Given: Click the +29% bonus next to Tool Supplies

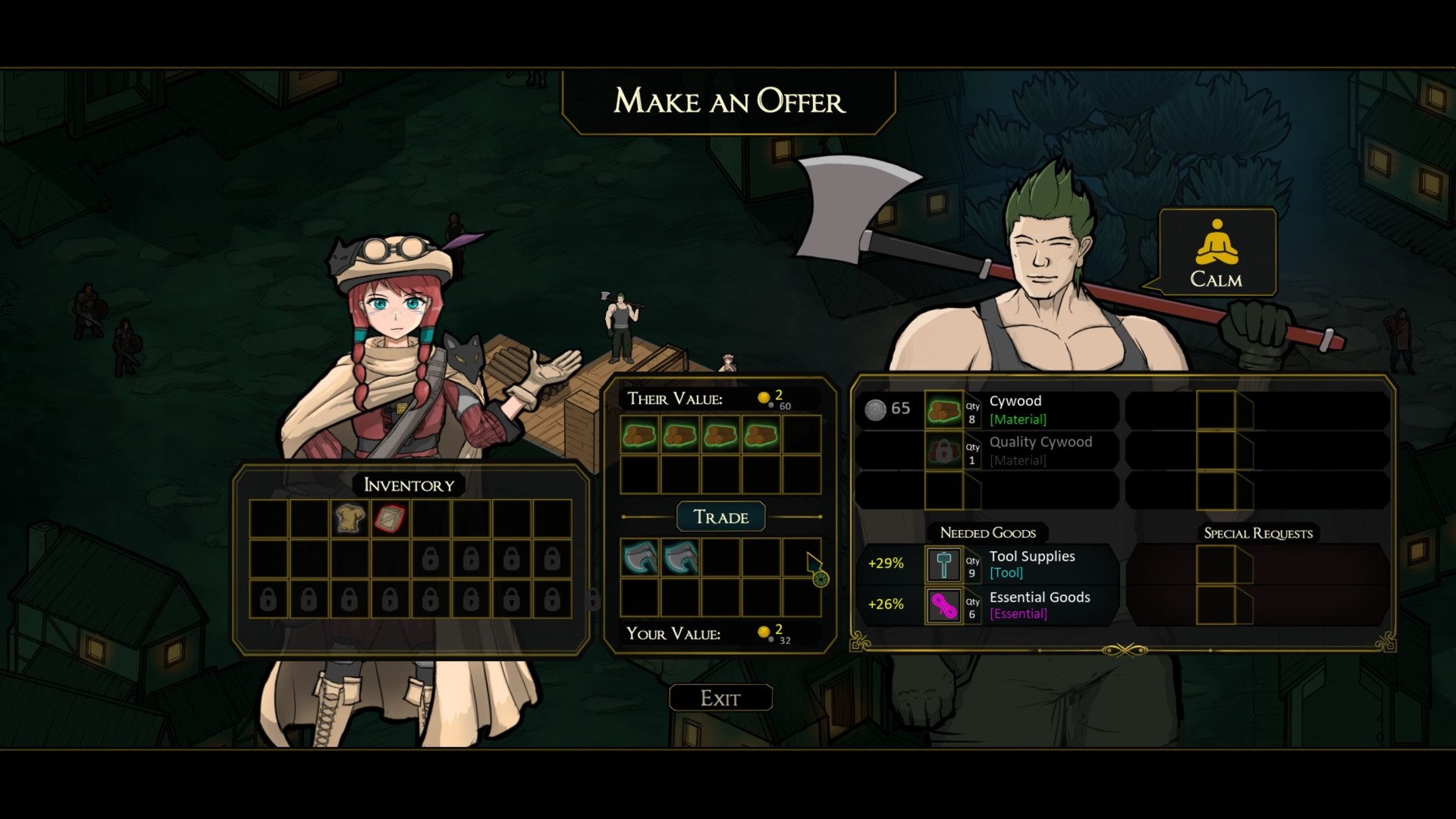Looking at the screenshot, I should click(x=884, y=564).
